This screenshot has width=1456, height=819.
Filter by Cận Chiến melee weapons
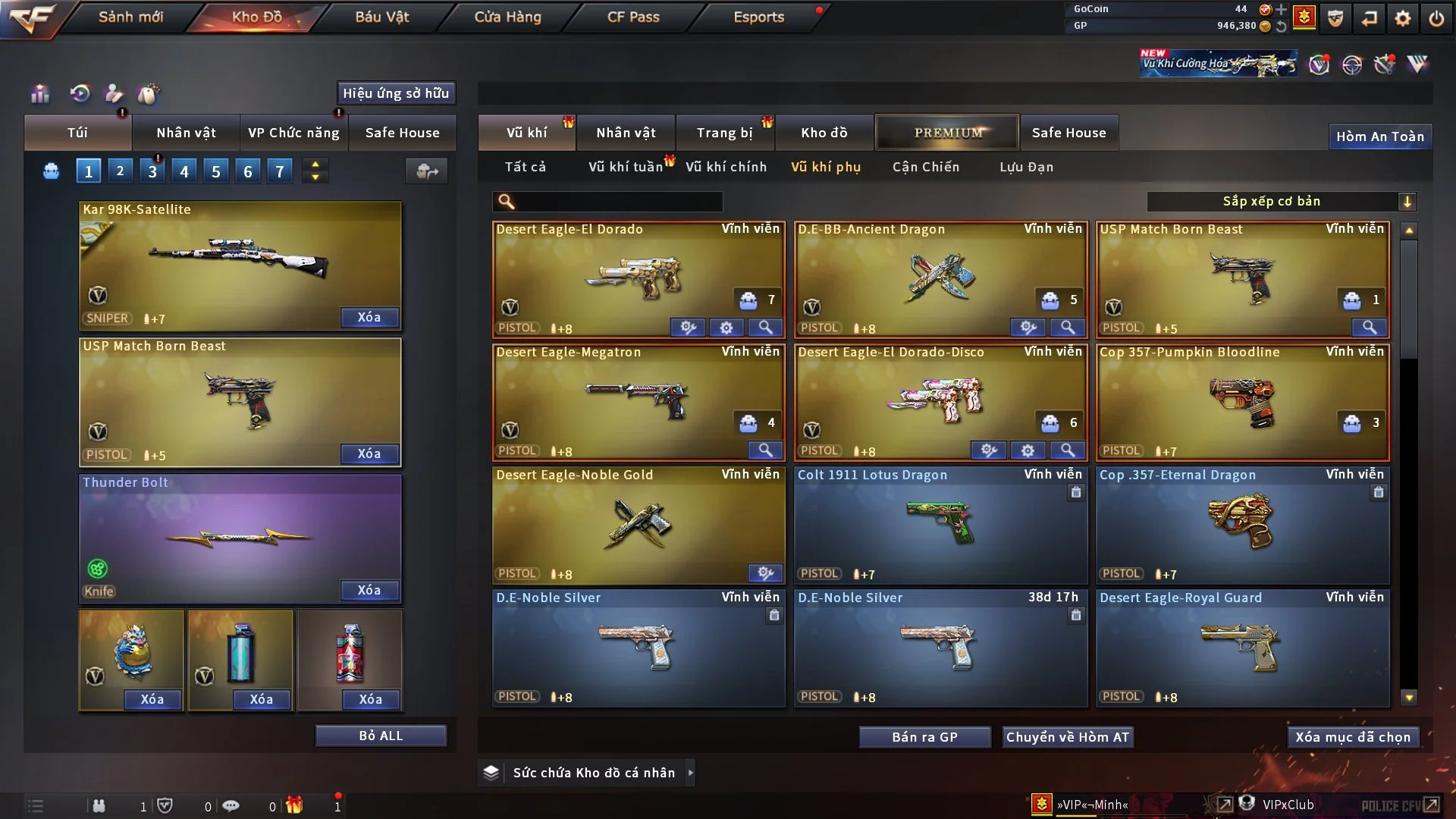point(925,167)
